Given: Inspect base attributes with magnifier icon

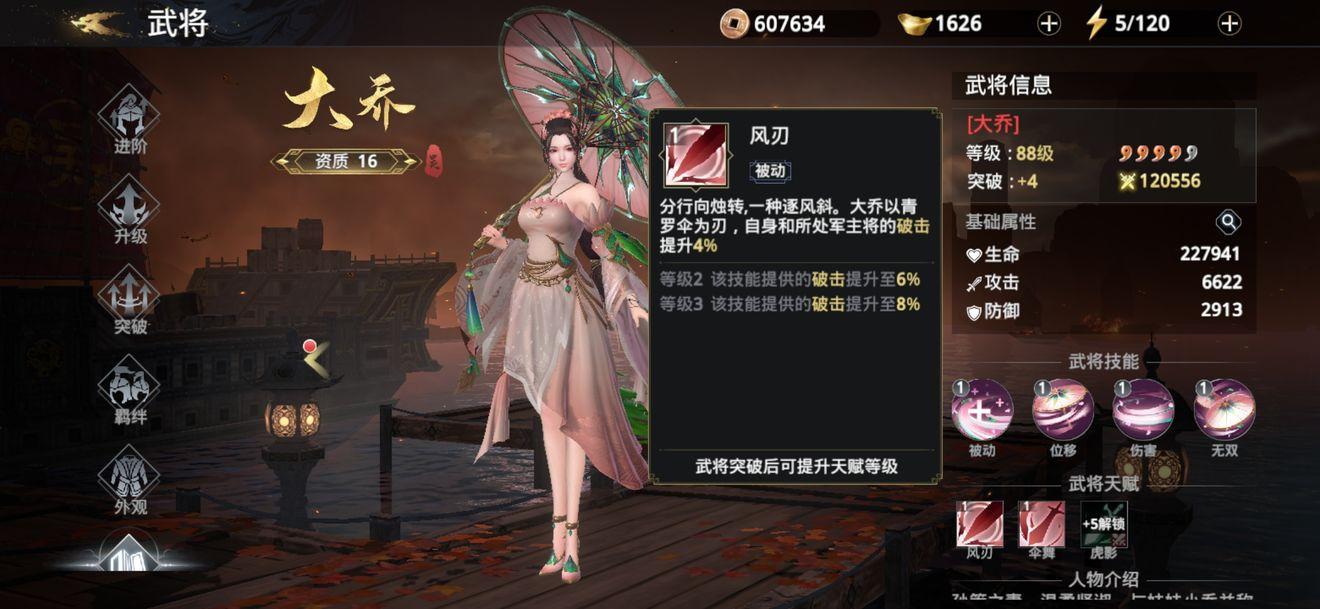Looking at the screenshot, I should (x=1228, y=222).
